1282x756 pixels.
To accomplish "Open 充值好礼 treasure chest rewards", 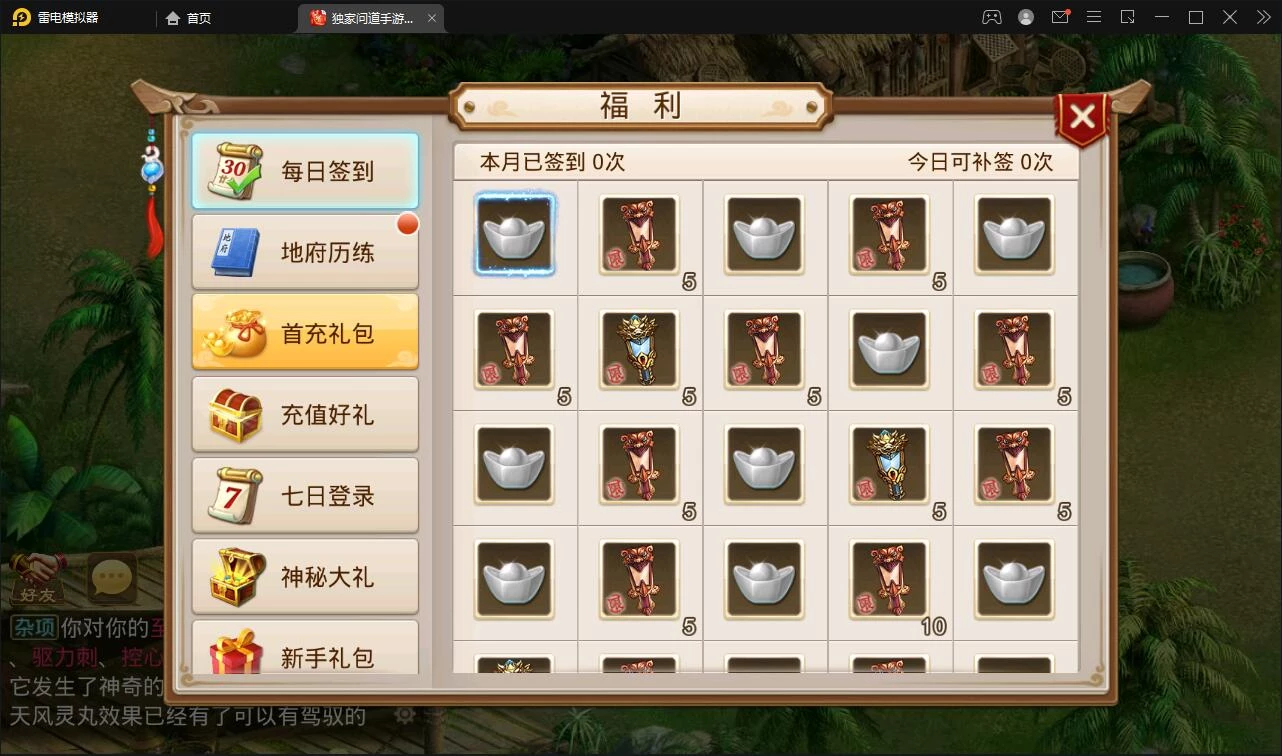I will (x=304, y=412).
